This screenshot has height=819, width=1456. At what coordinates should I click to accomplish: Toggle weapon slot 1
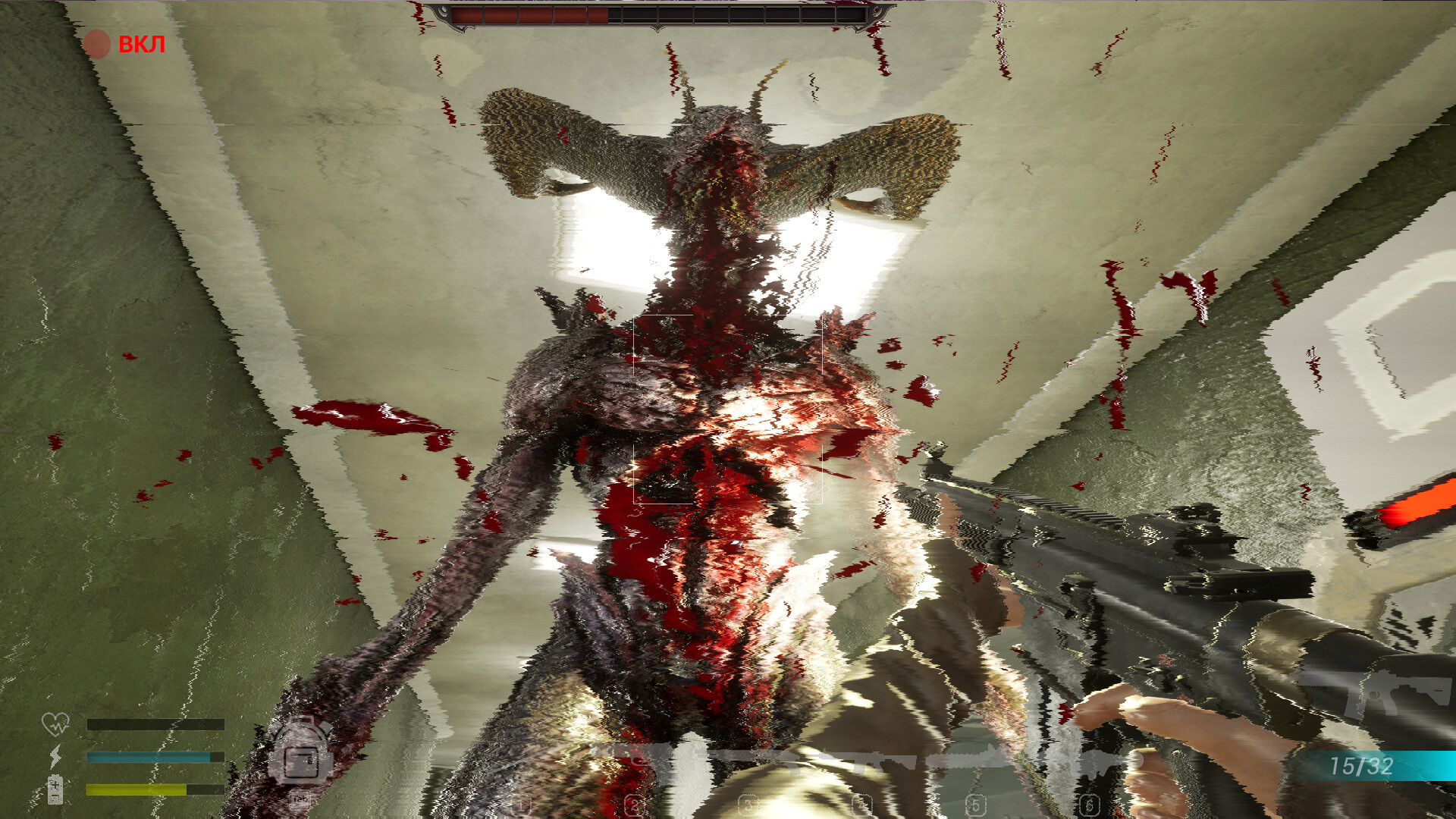519,804
